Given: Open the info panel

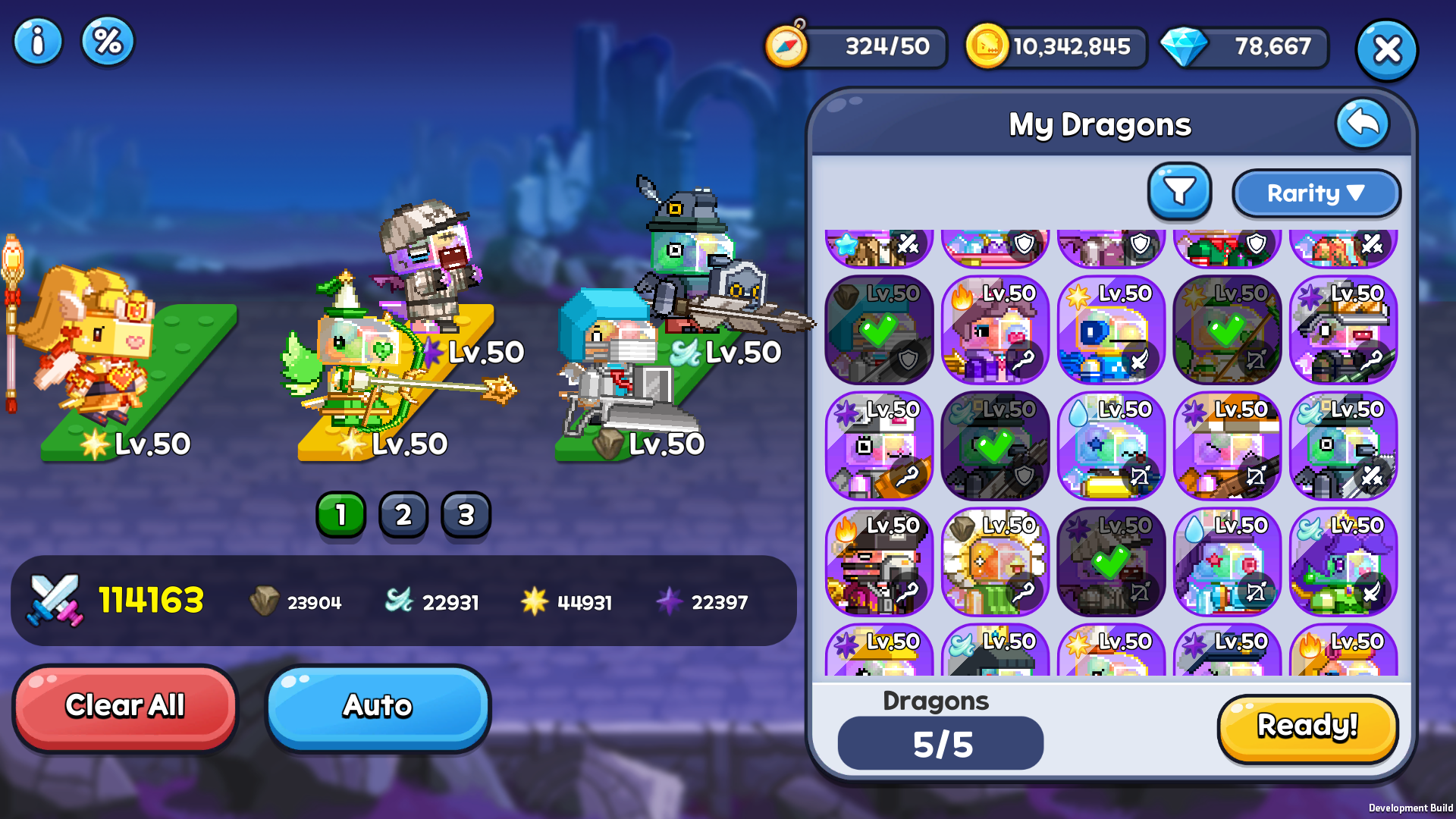Looking at the screenshot, I should (x=37, y=42).
